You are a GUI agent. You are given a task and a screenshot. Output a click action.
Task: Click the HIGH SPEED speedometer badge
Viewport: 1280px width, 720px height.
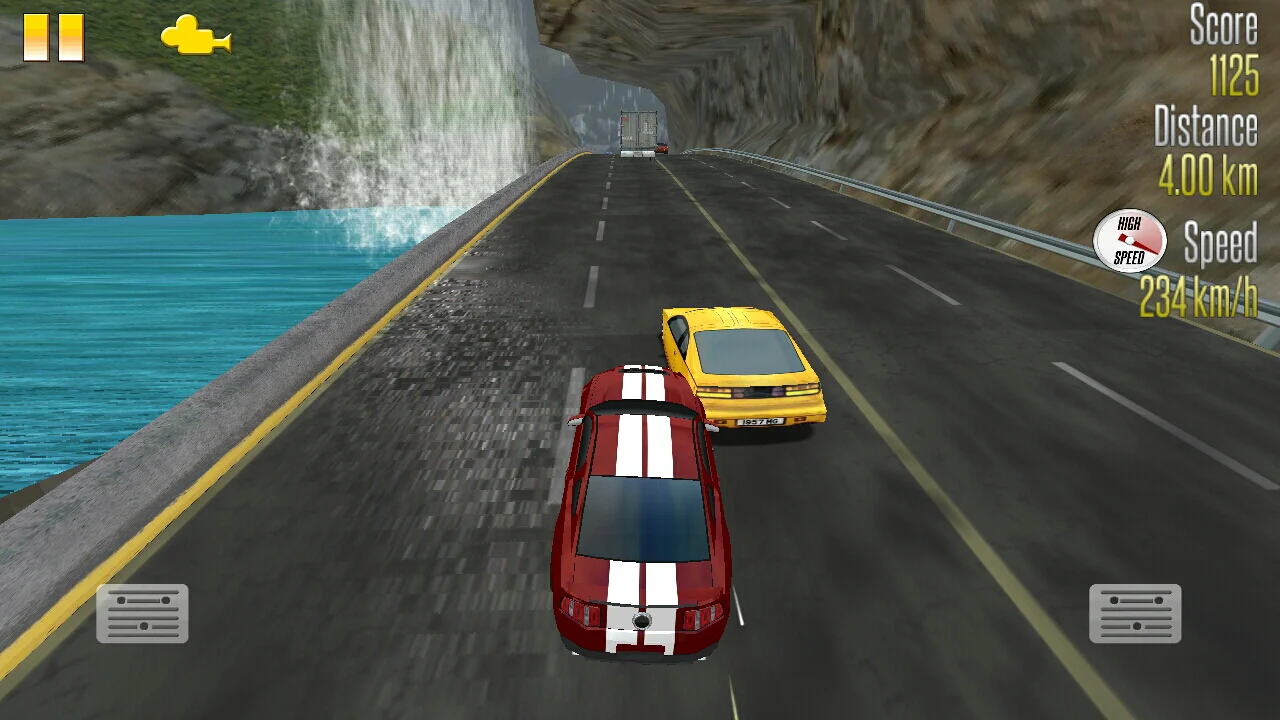[x=1131, y=240]
